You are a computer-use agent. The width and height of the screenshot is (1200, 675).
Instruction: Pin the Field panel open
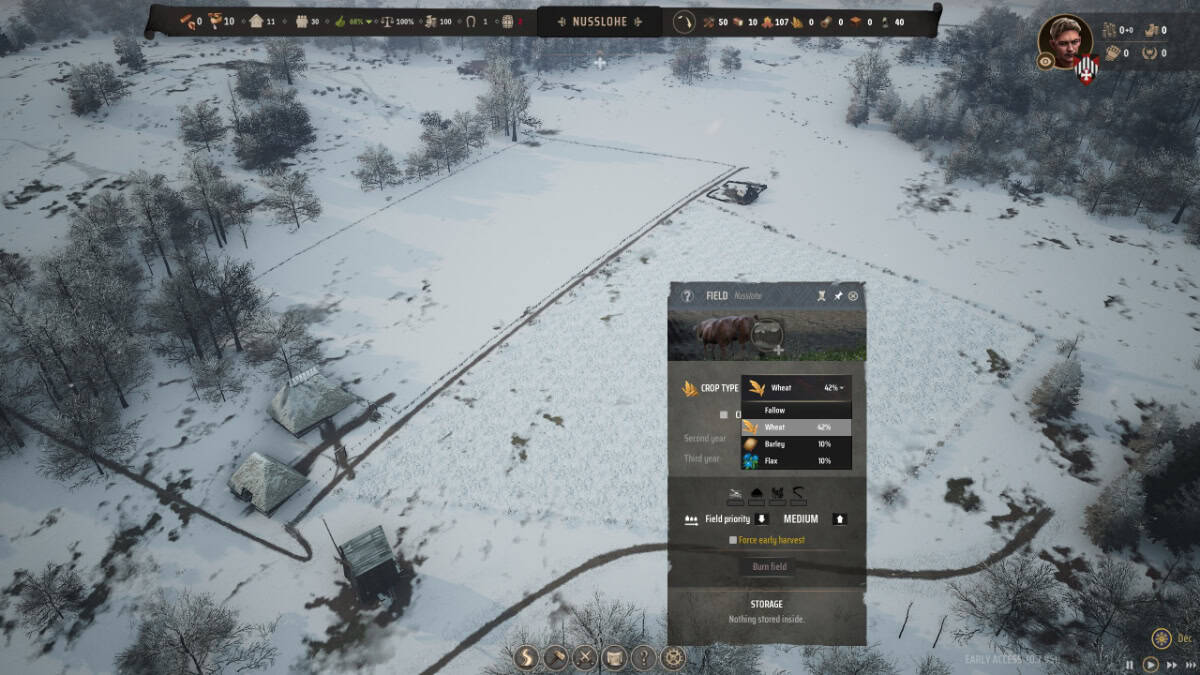[x=838, y=296]
